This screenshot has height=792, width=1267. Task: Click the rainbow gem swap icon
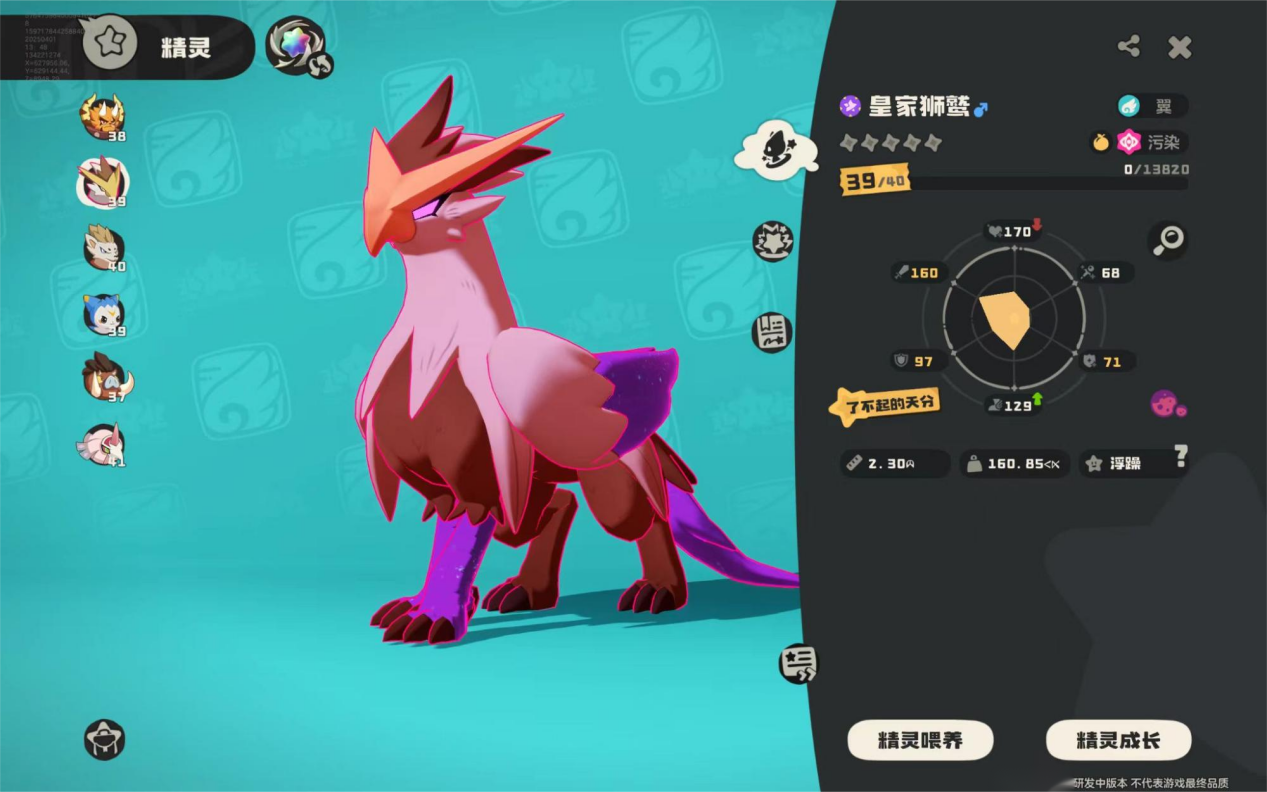(297, 46)
